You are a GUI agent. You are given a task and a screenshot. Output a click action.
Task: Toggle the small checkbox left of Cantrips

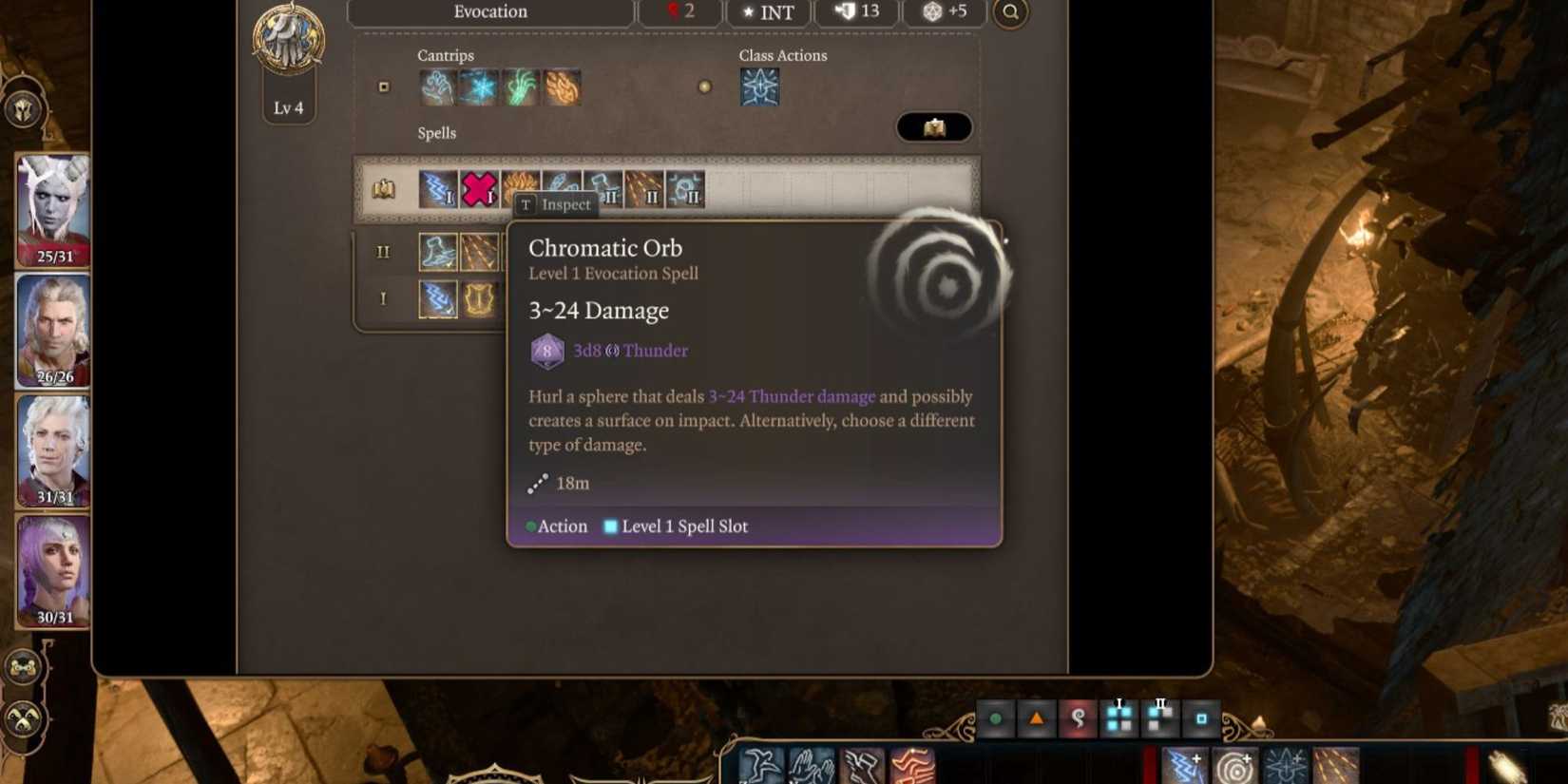click(385, 87)
